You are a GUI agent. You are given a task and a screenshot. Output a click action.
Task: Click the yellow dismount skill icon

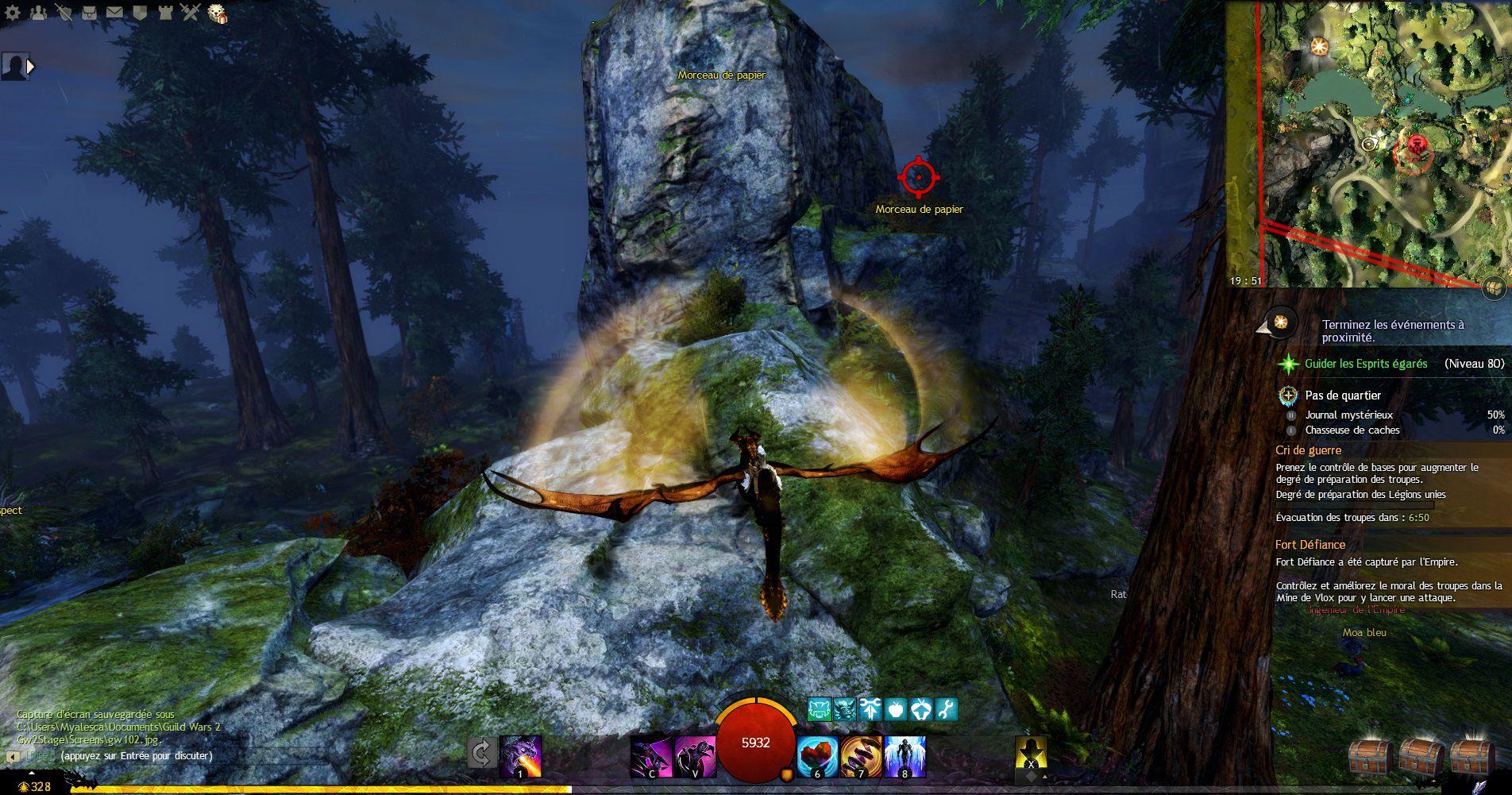pyautogui.click(x=1031, y=754)
